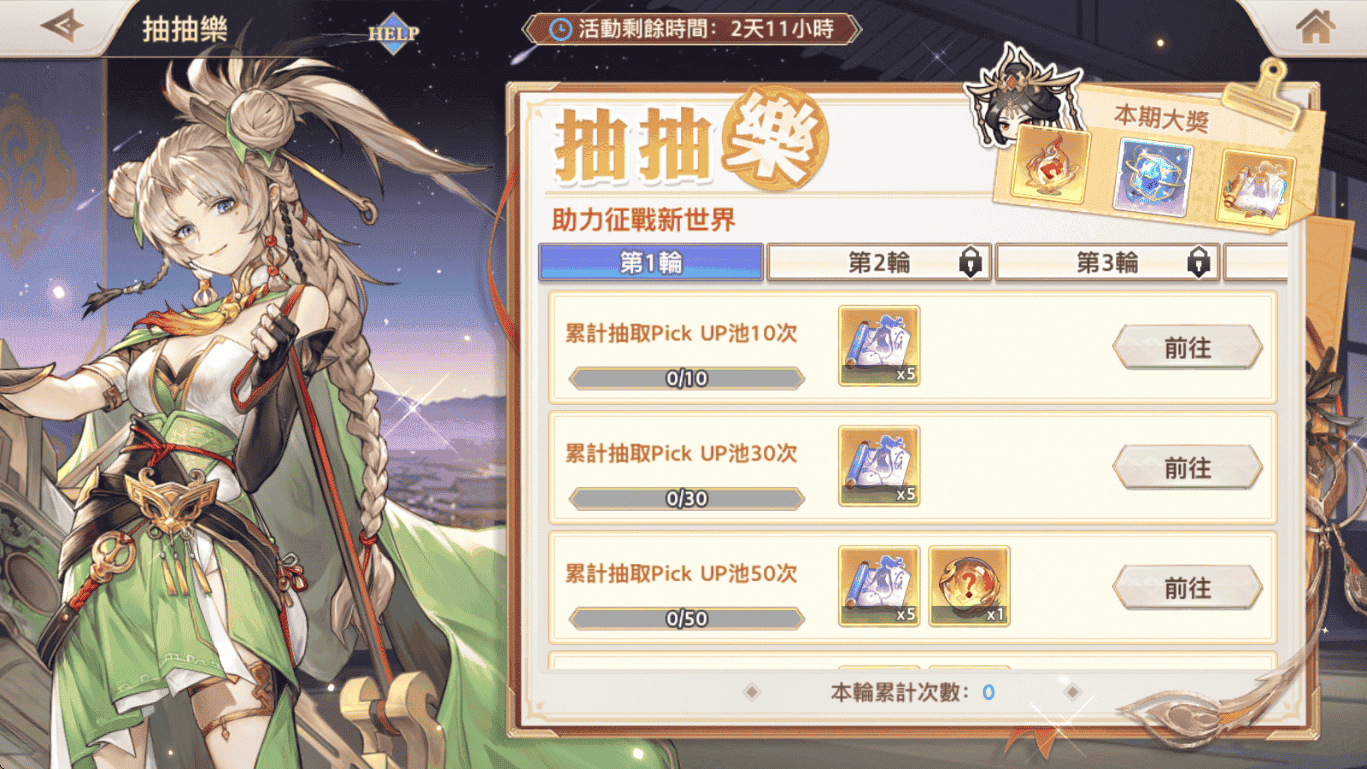Click the glowing blue cube prize under 本期大獎
Screen dimensions: 1367x769
coord(1150,178)
